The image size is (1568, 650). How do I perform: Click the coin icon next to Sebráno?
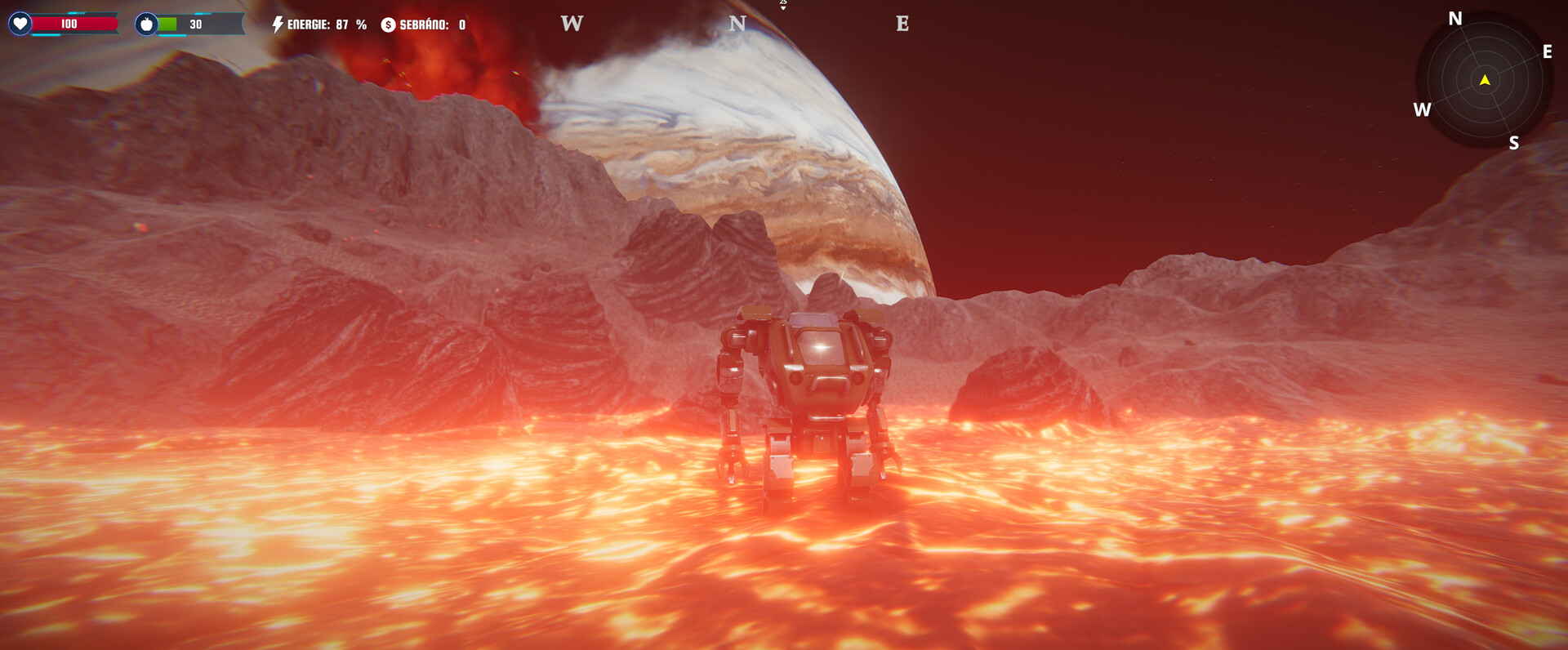tap(388, 24)
